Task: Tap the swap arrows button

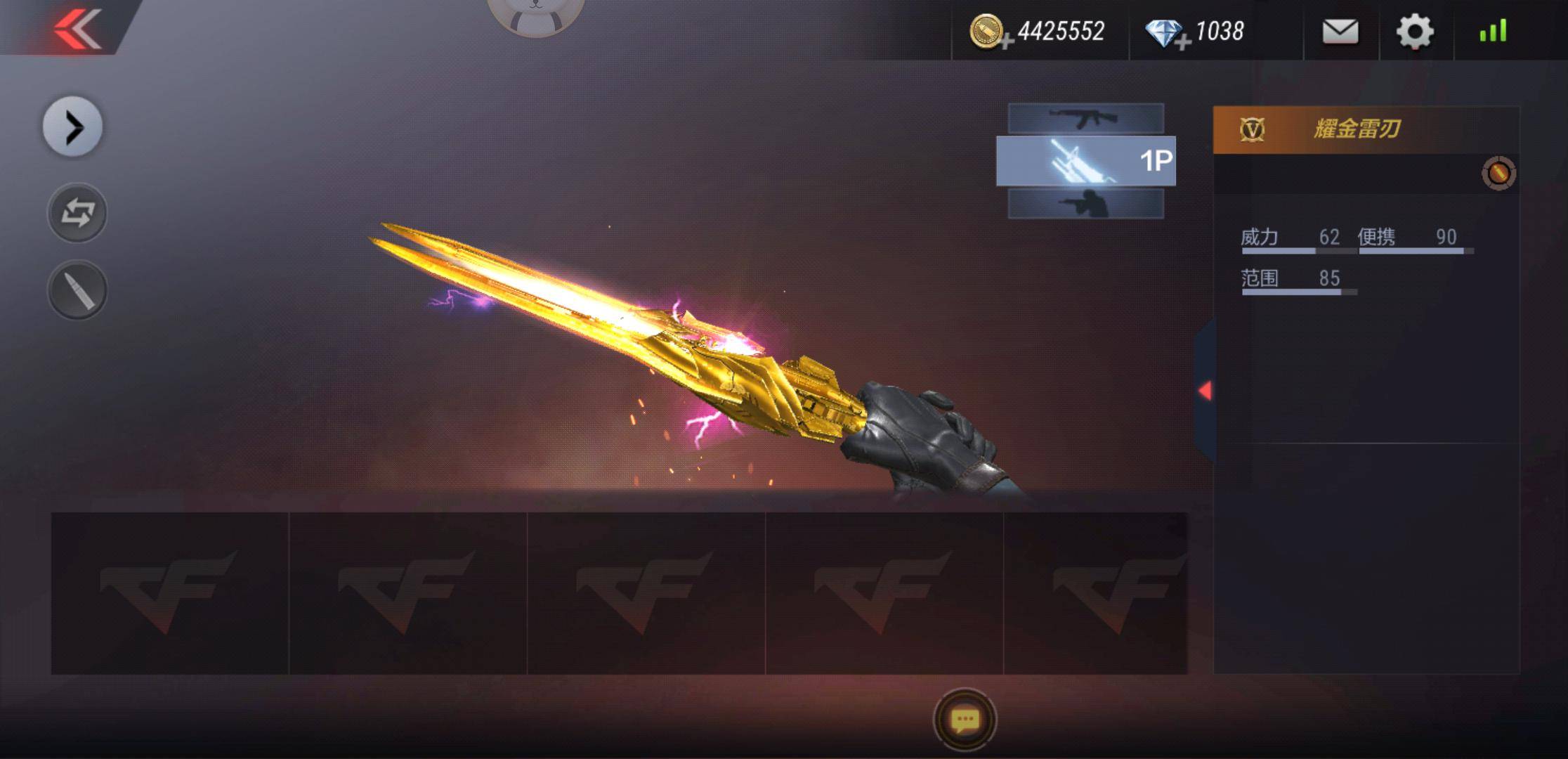Action: click(77, 213)
